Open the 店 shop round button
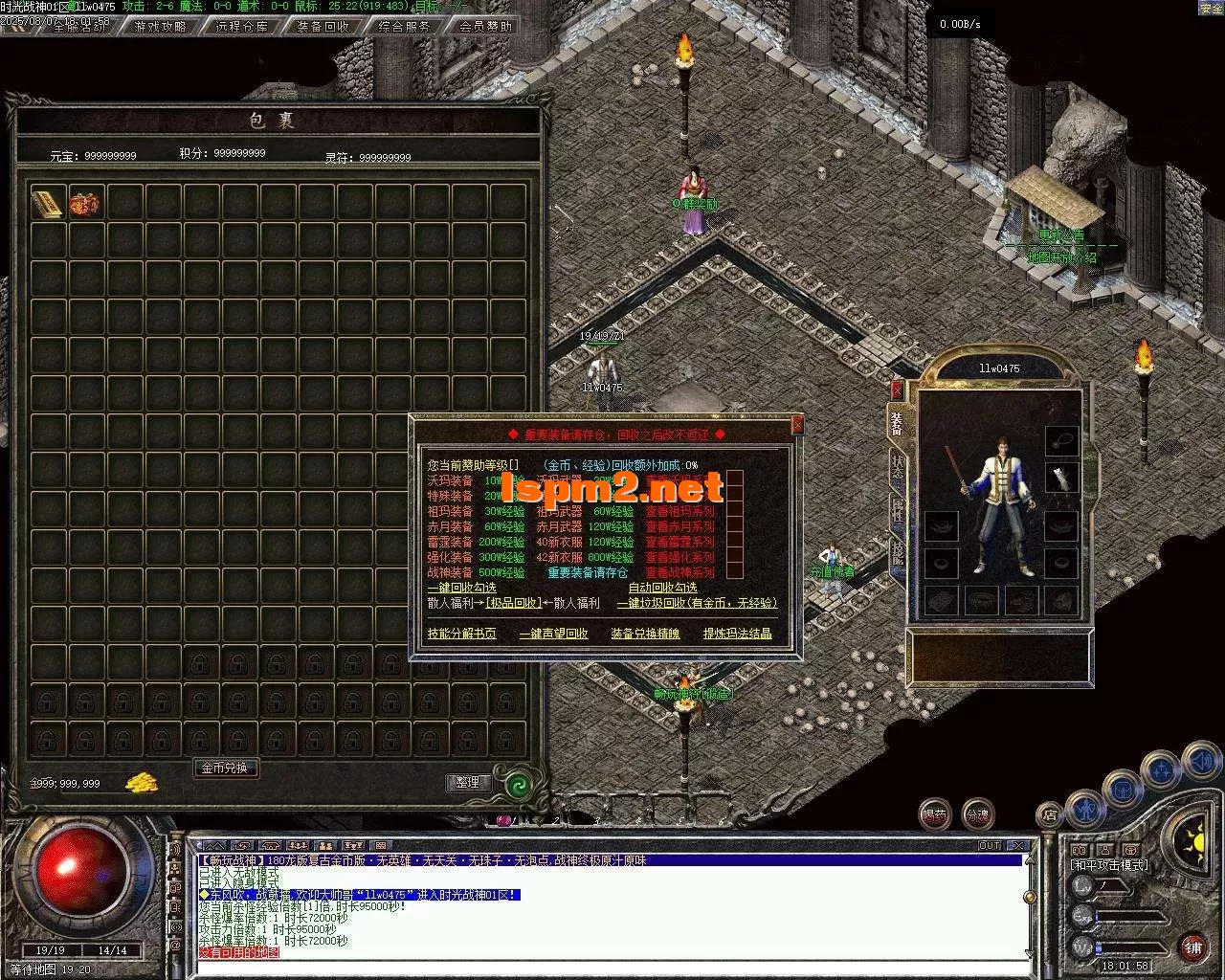The height and width of the screenshot is (980, 1225). pos(1049,816)
